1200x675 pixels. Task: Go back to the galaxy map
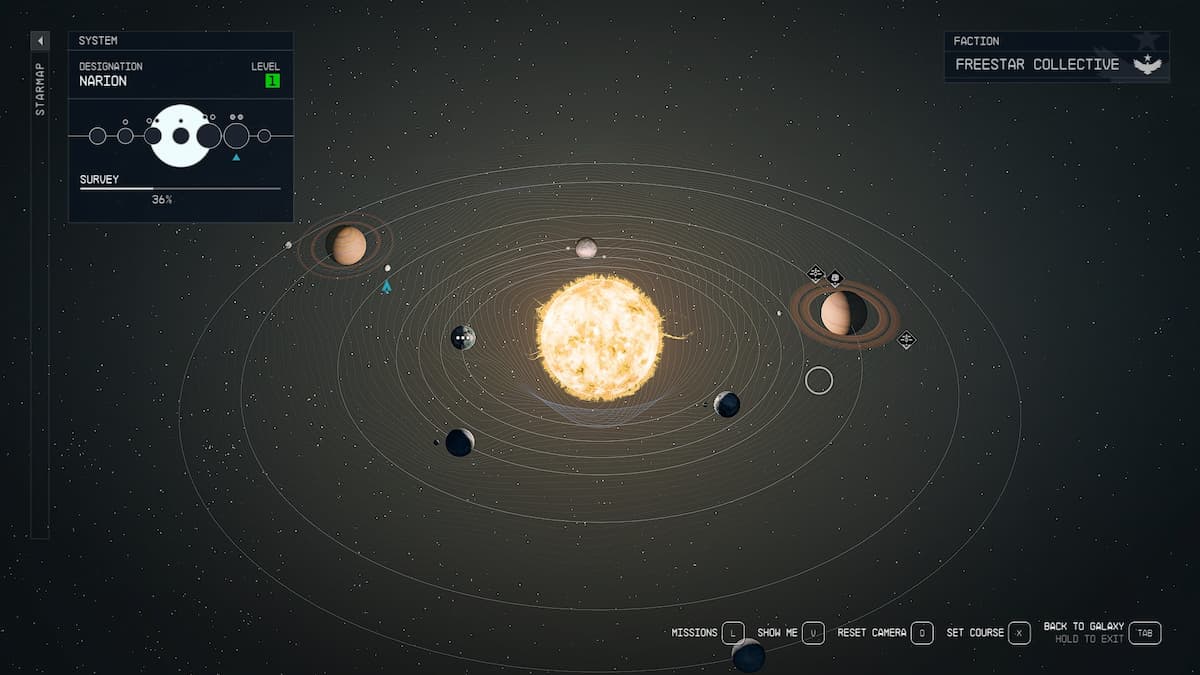1146,633
